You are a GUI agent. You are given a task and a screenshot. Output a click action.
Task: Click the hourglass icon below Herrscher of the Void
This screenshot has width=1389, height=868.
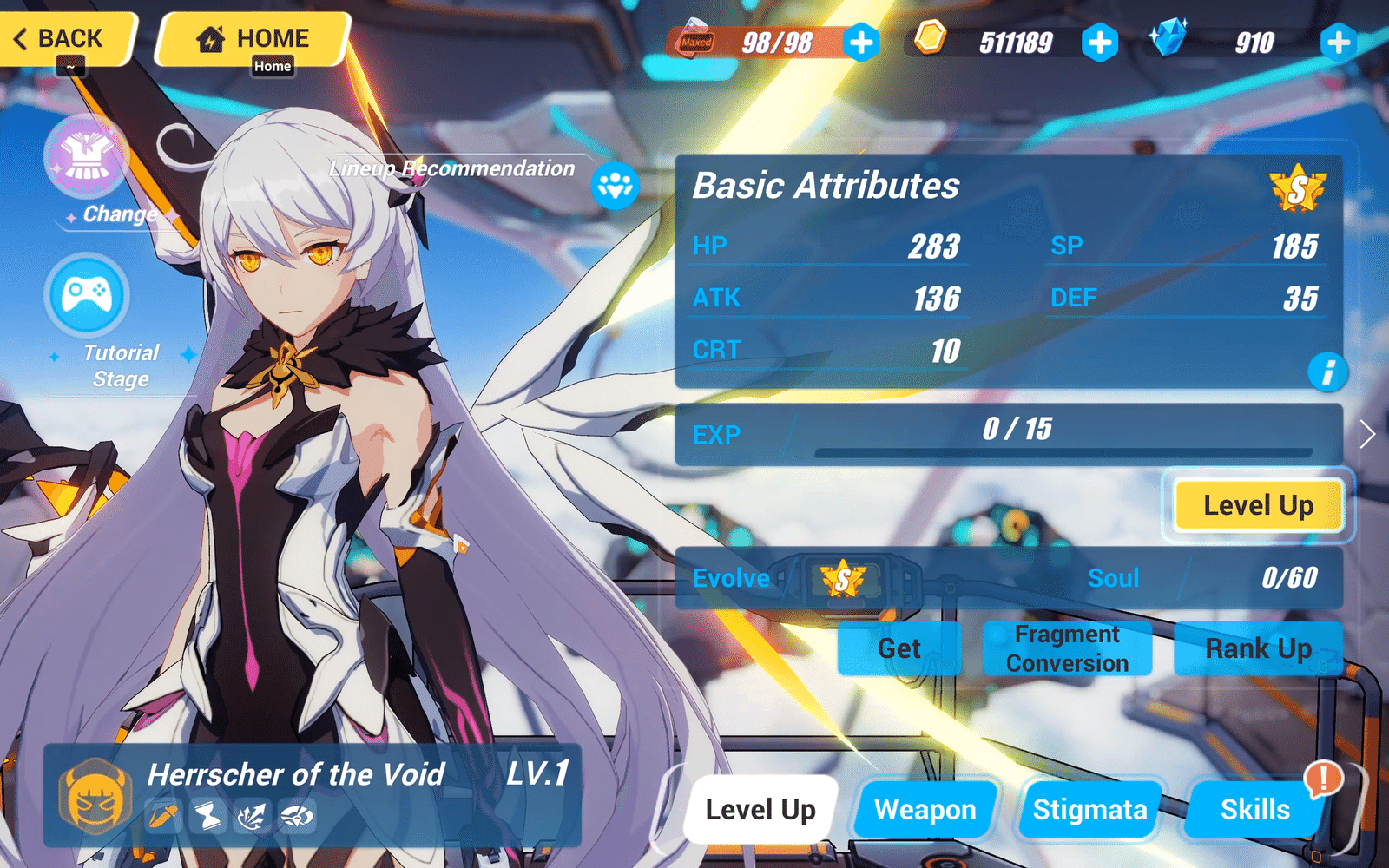207,816
